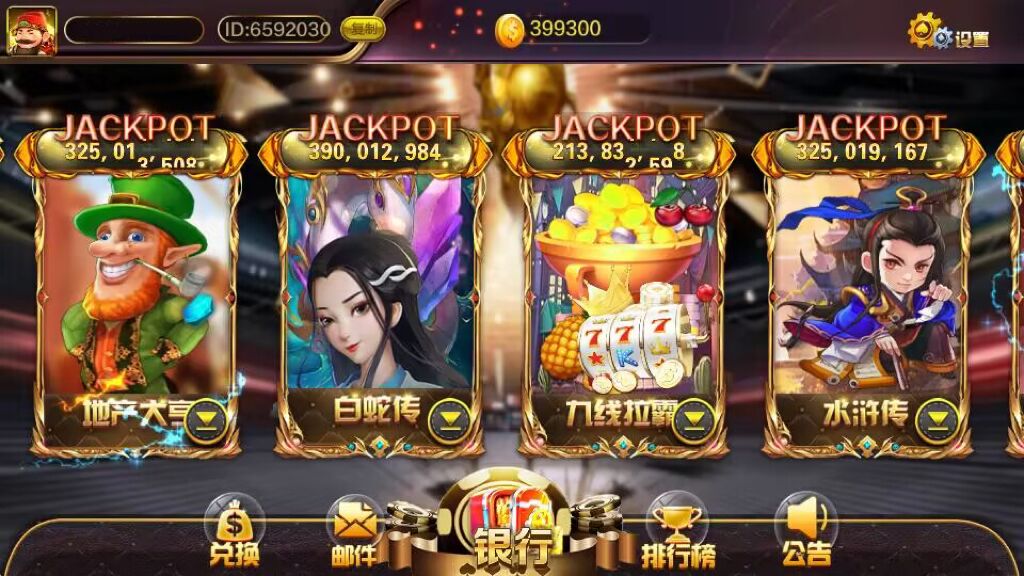Tap the gold coin balance icon

click(510, 31)
